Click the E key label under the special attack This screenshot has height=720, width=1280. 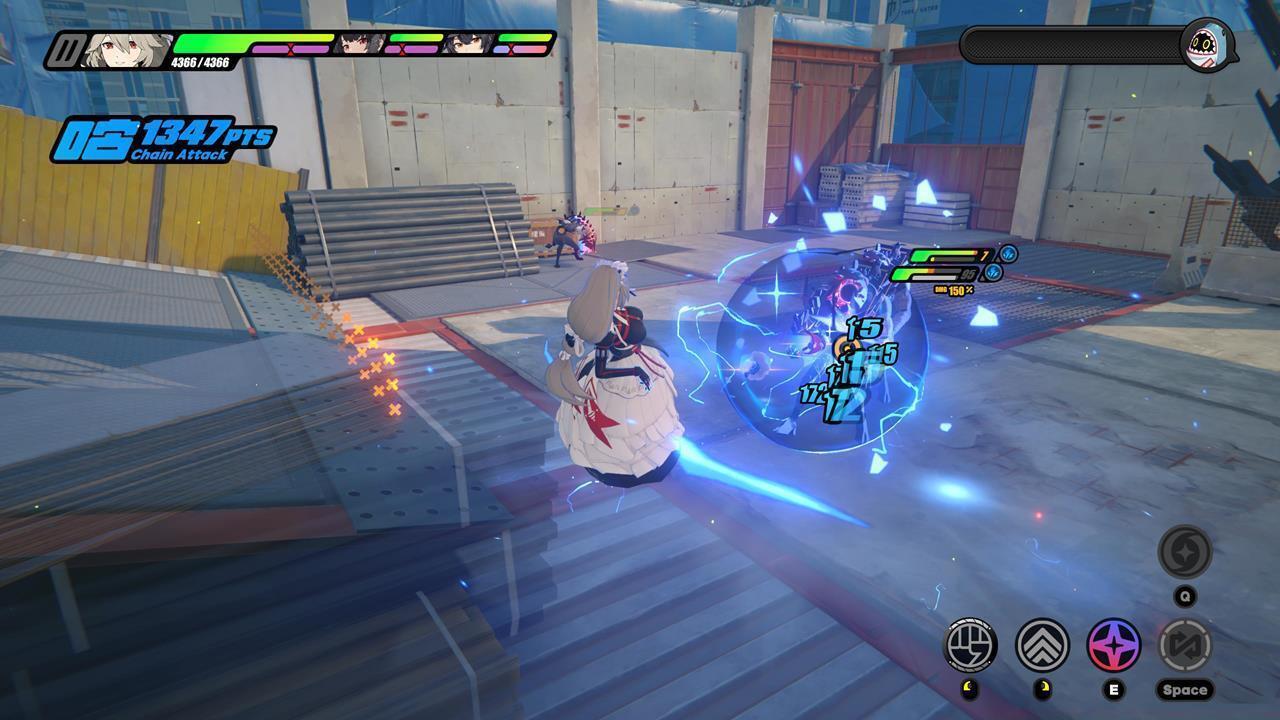1114,690
